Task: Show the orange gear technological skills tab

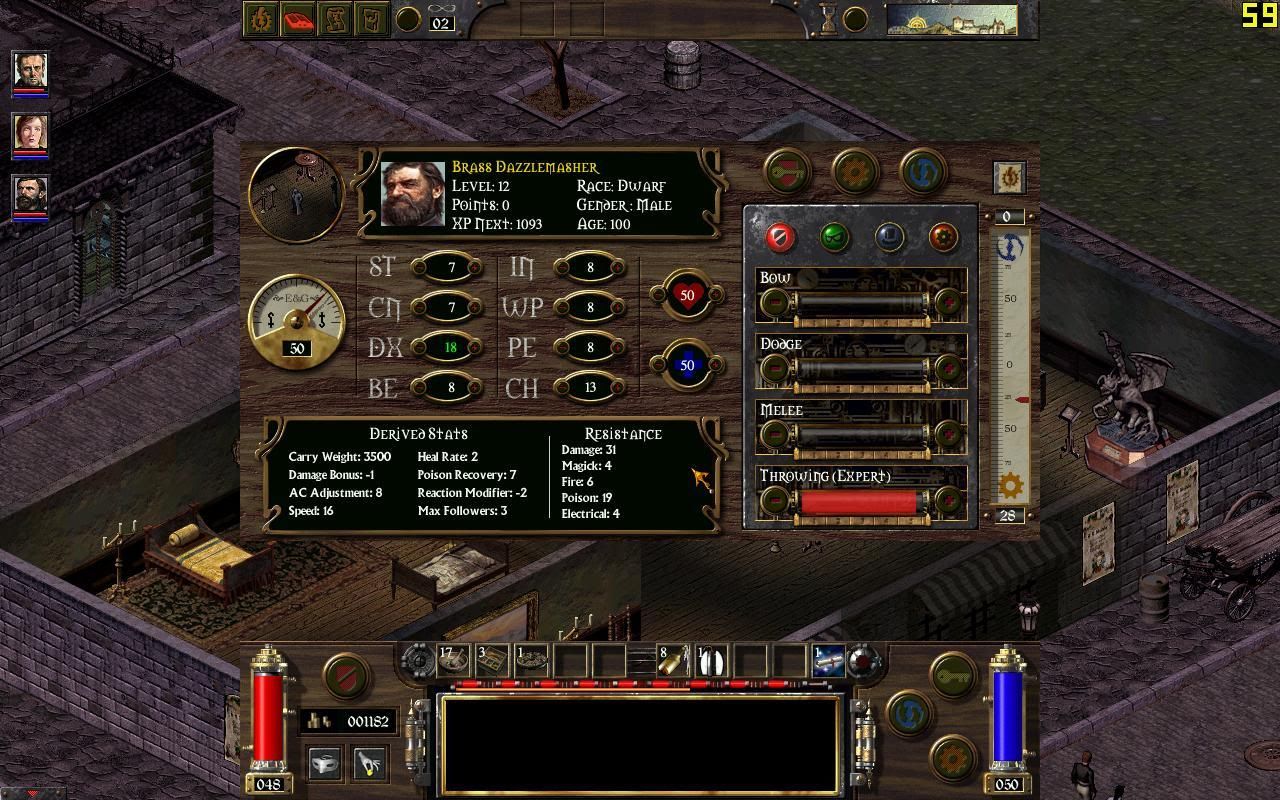Action: pyautogui.click(x=943, y=237)
